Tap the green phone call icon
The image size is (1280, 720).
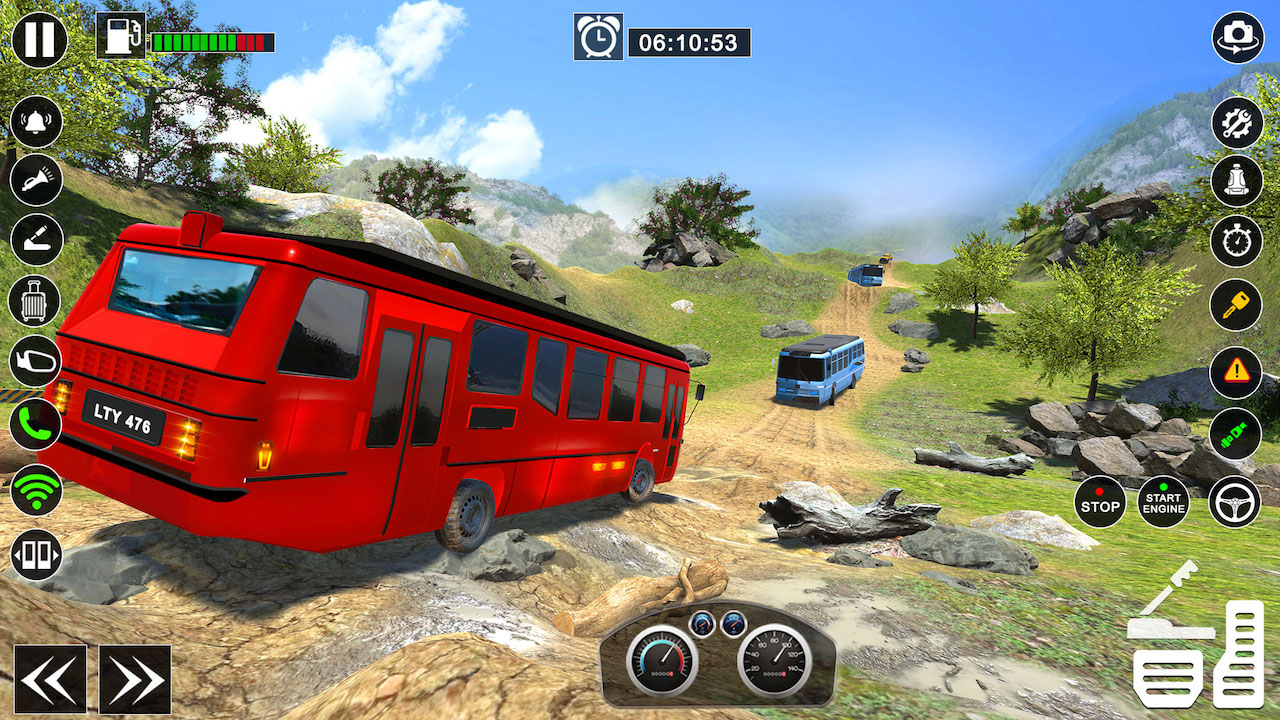pyautogui.click(x=37, y=424)
